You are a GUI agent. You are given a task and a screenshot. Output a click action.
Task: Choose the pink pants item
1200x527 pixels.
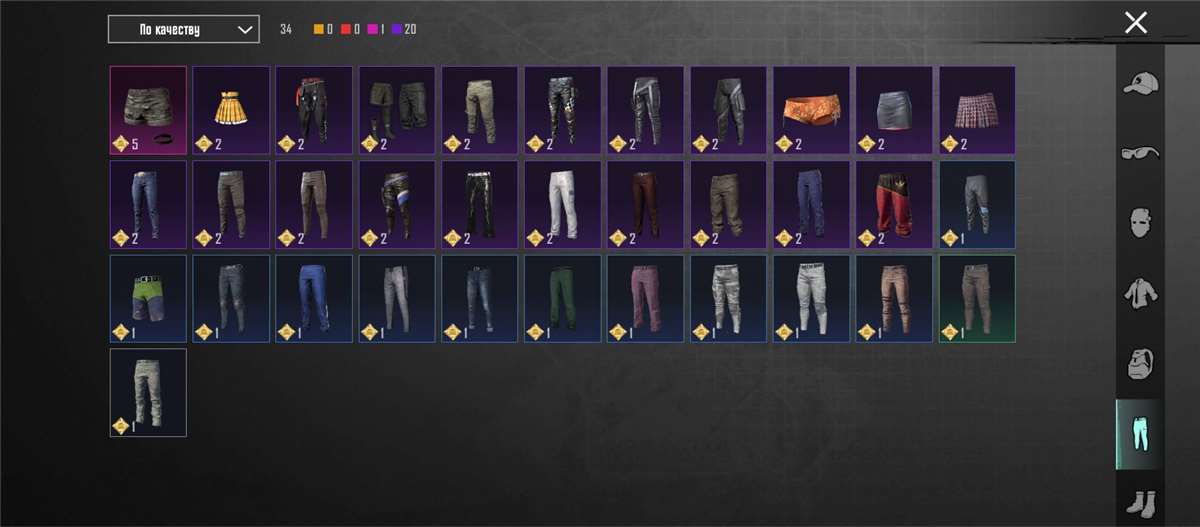coord(646,298)
